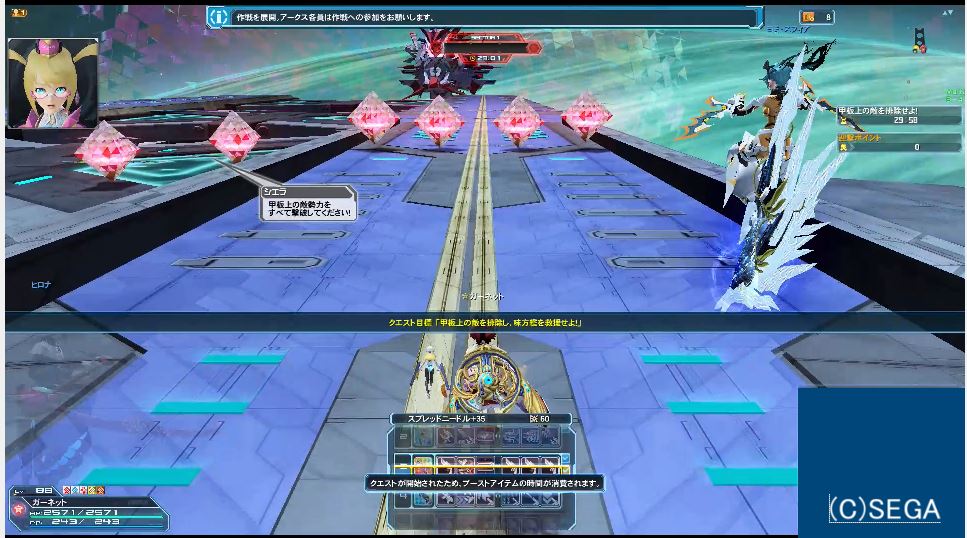Dismiss the boost item time notification
The image size is (967, 538).
[x=483, y=482]
